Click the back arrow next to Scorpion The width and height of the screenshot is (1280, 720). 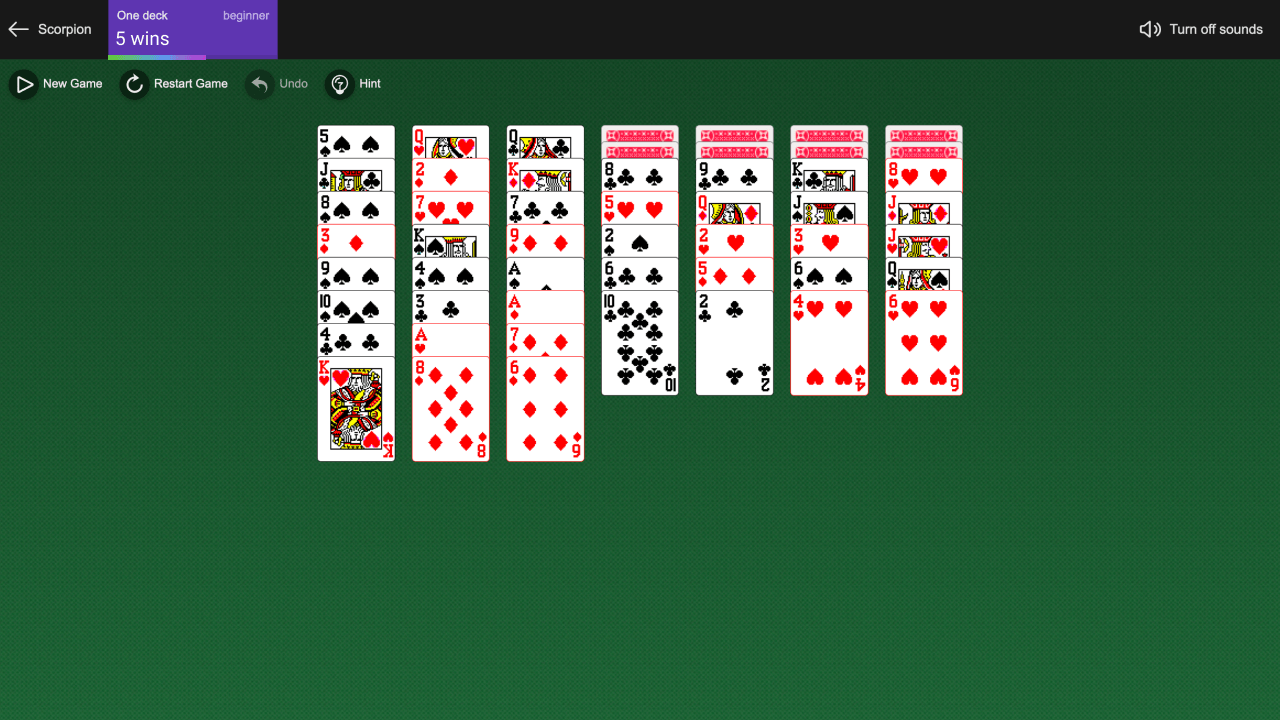click(18, 29)
